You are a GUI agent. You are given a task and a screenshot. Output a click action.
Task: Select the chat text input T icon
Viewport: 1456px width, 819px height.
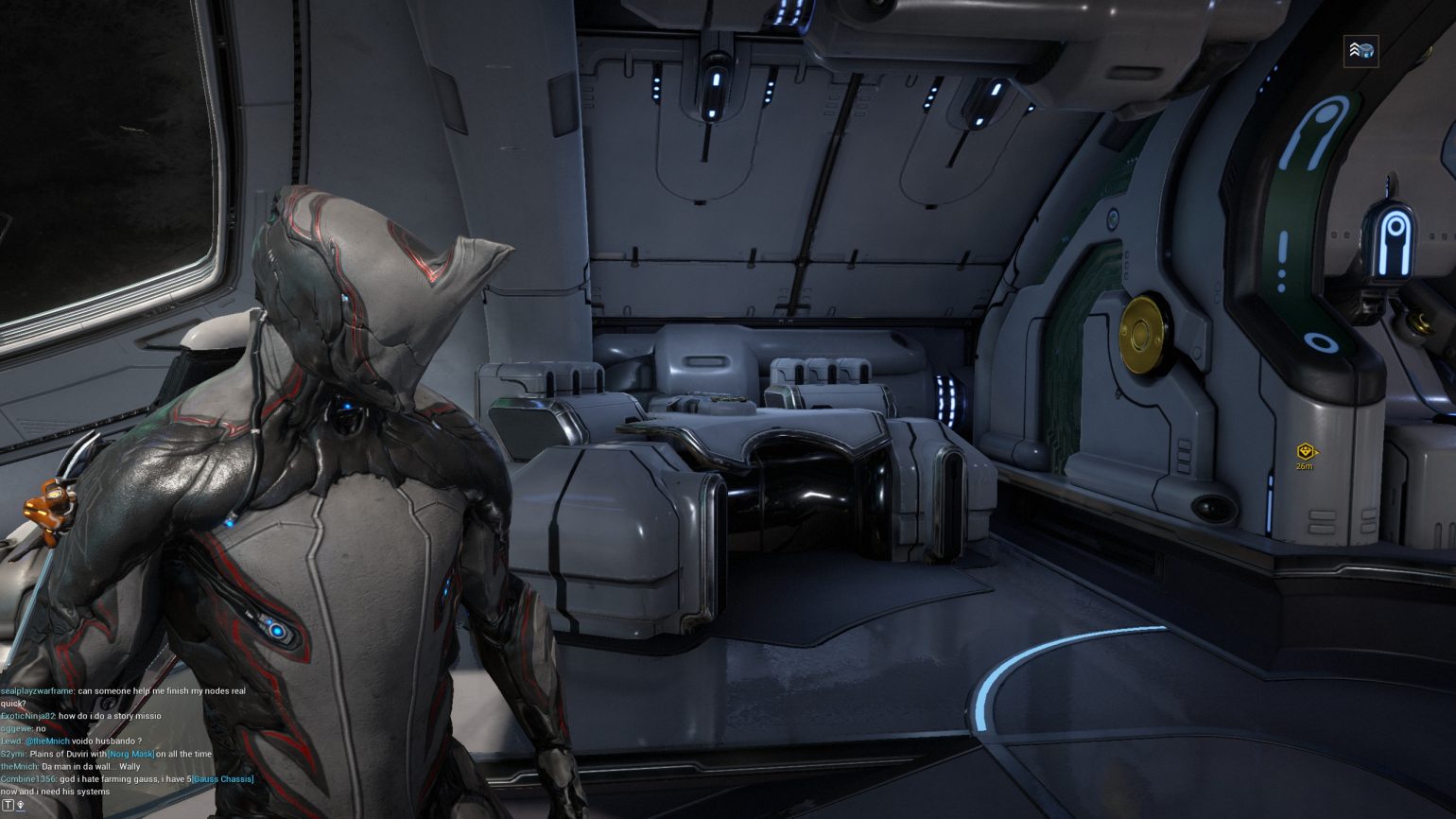[9, 805]
